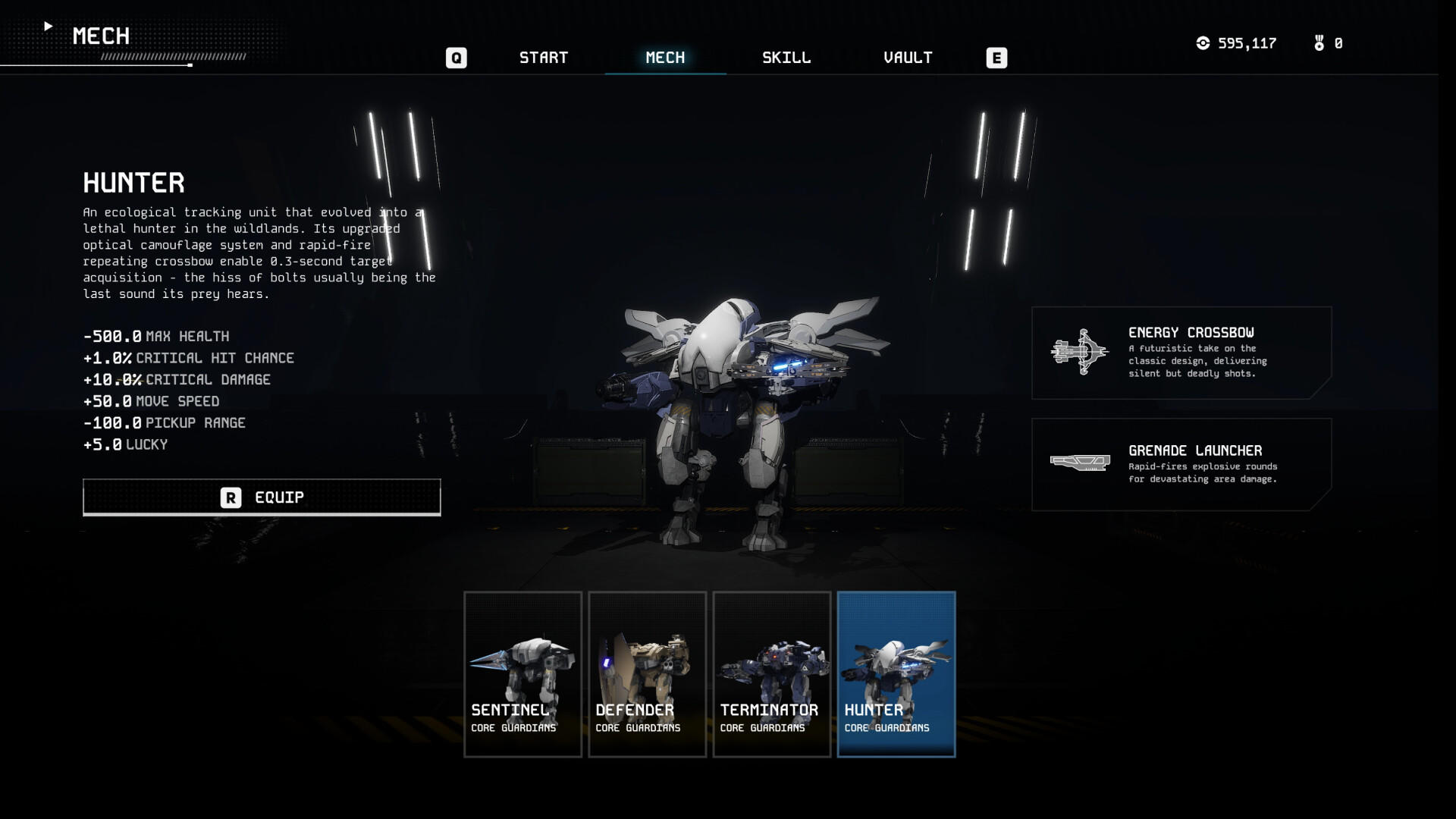Click the credits currency icon
Viewport: 1456px width, 819px height.
point(1203,43)
